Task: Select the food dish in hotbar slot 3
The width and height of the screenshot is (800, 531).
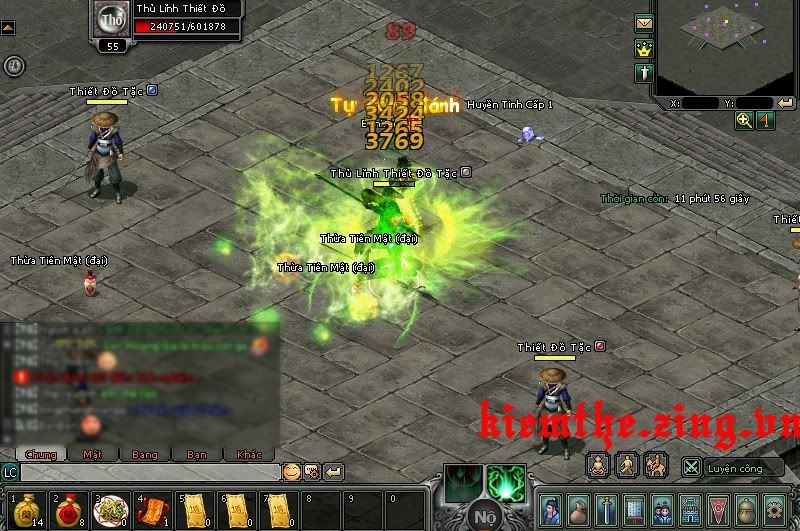Action: click(x=107, y=509)
